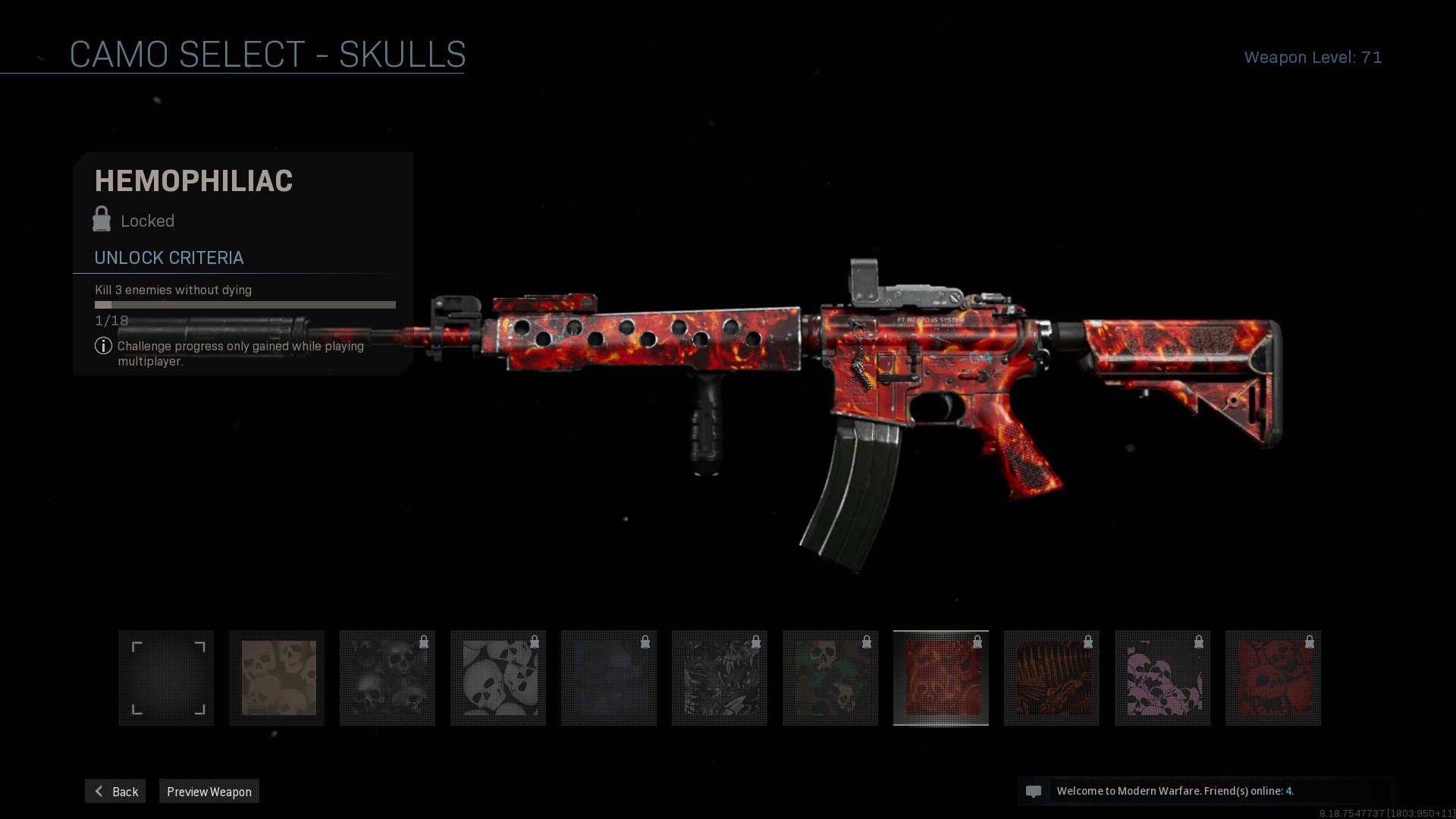Select the bright red skulls camo
Viewport: 1456px width, 819px height.
coord(1273,678)
